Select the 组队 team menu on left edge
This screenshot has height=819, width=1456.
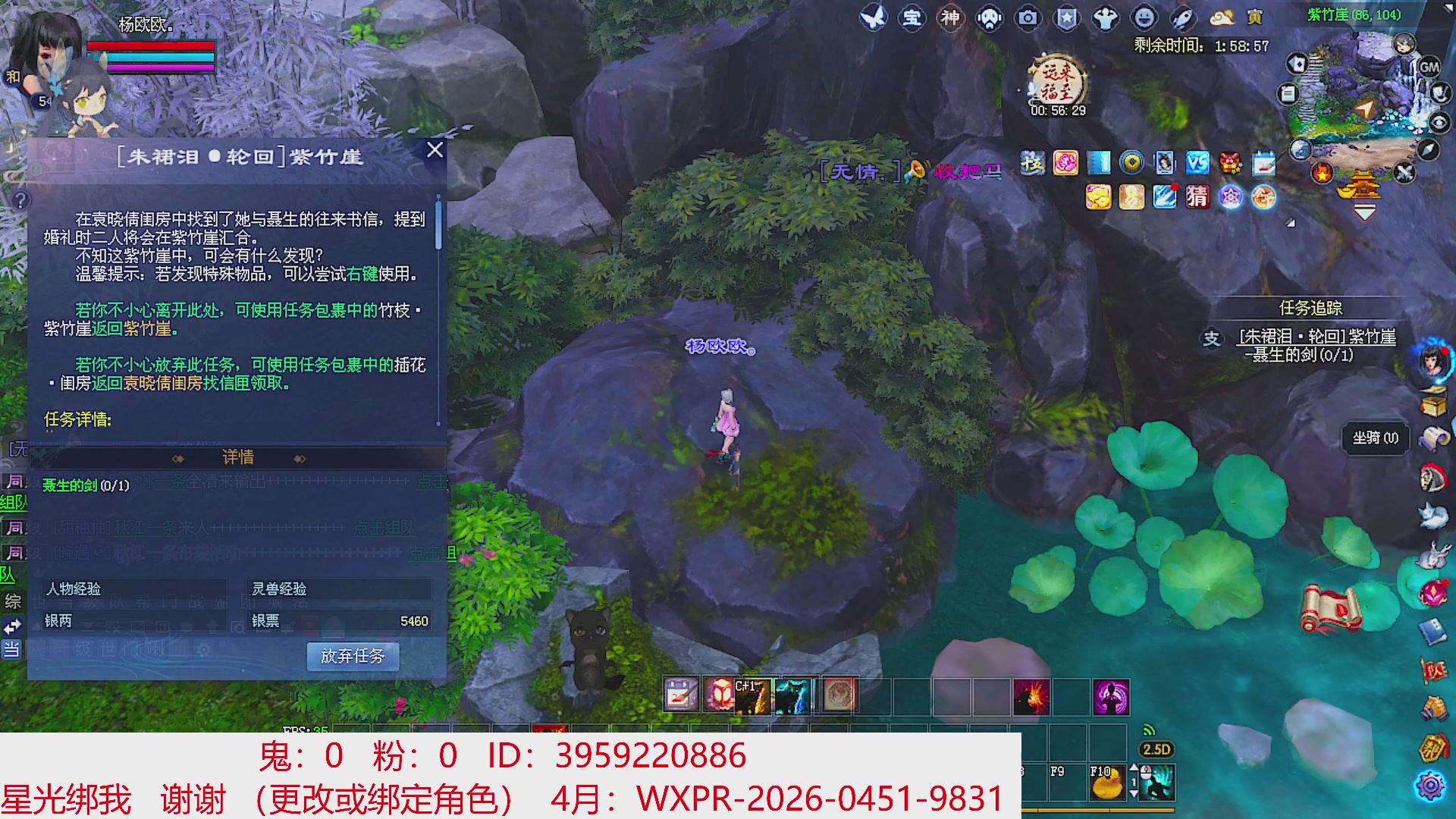pyautogui.click(x=13, y=503)
